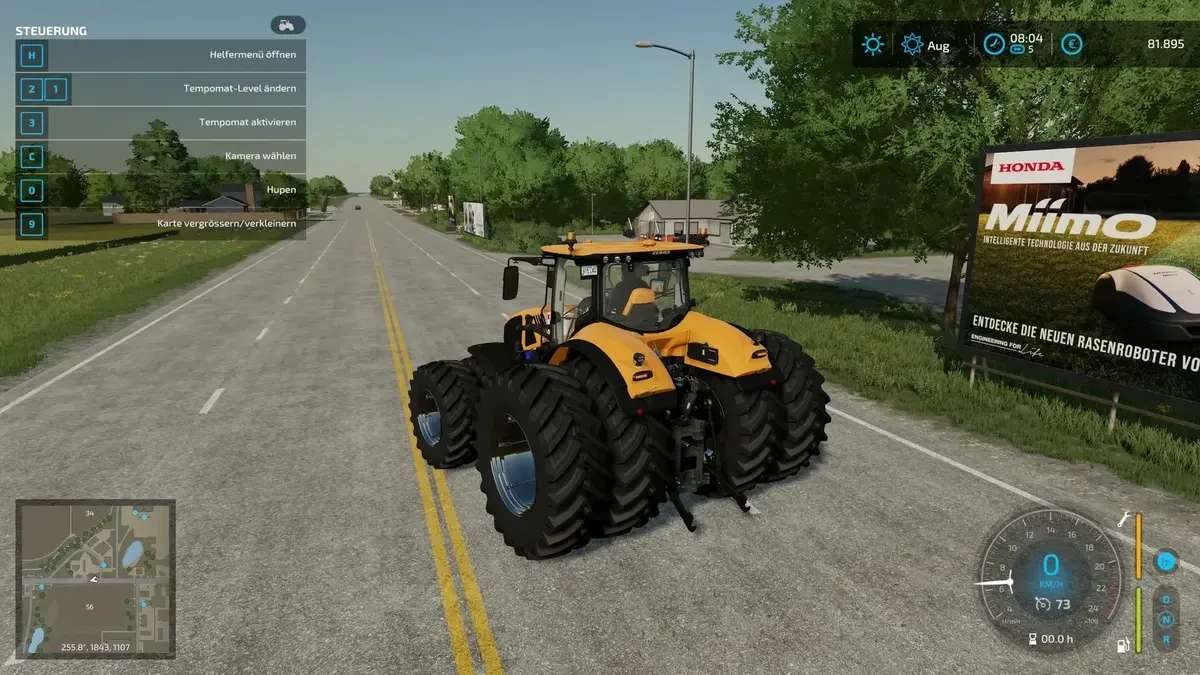1200x675 pixels.
Task: Click the fuel pump icon
Action: click(1123, 645)
